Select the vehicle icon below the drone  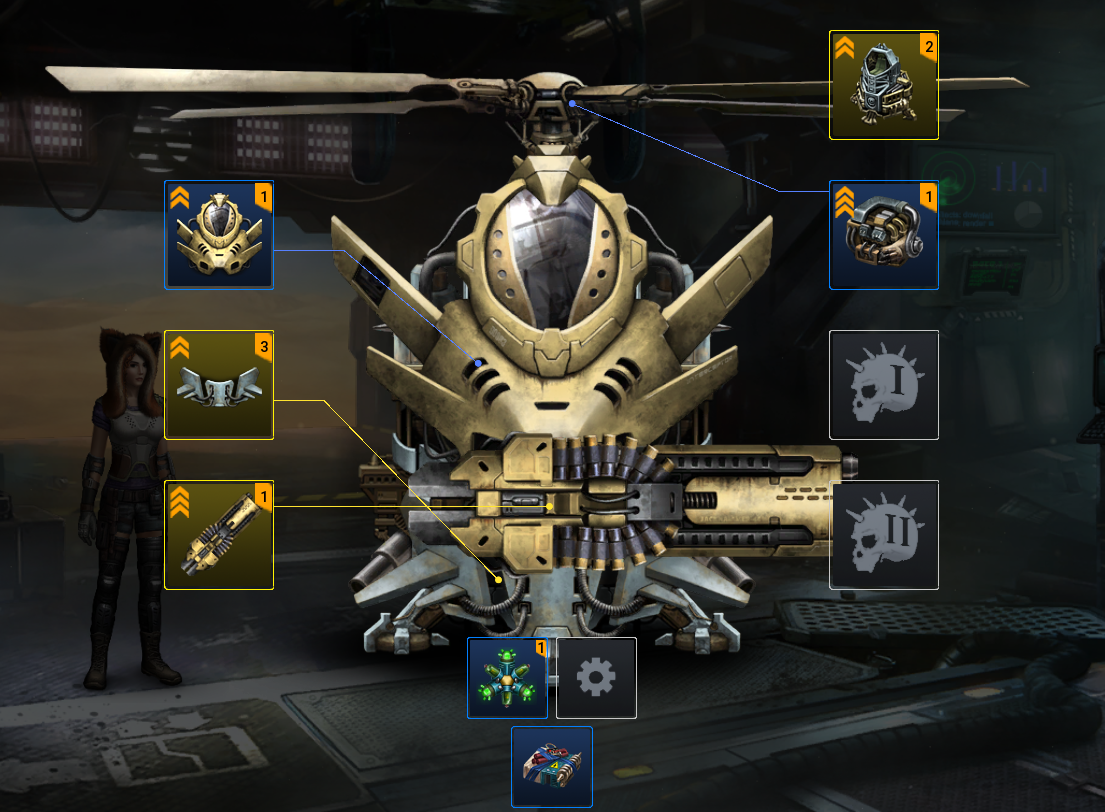(552, 766)
